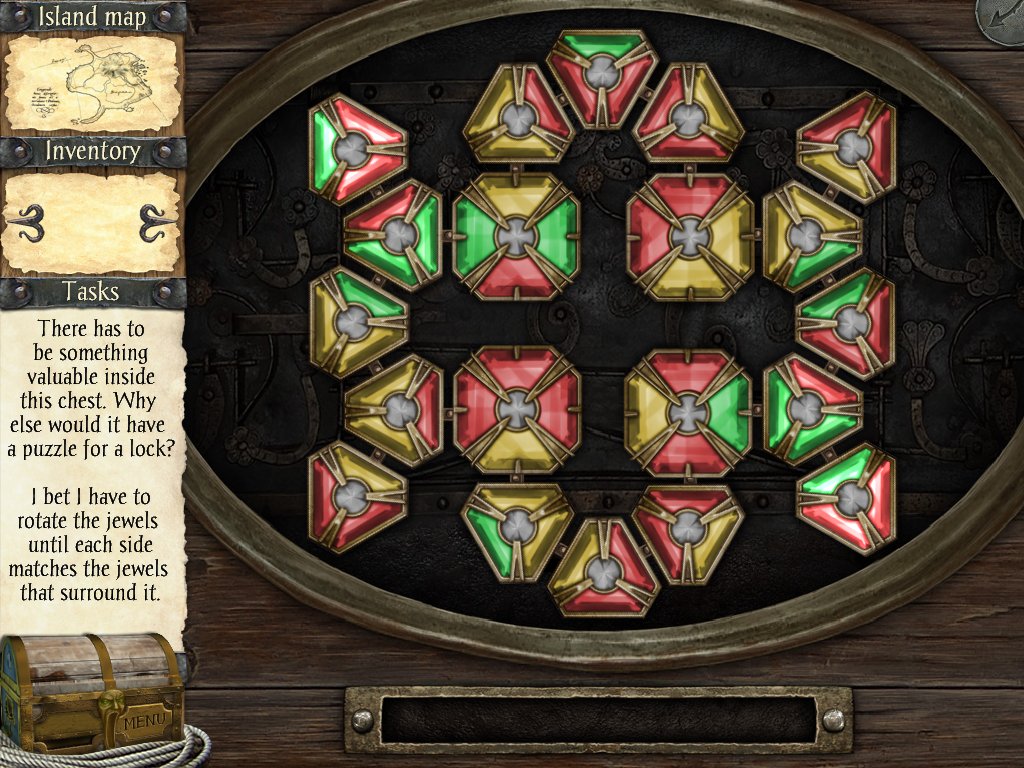Select the Tasks panel header
Viewport: 1024px width, 768px height.
click(92, 292)
